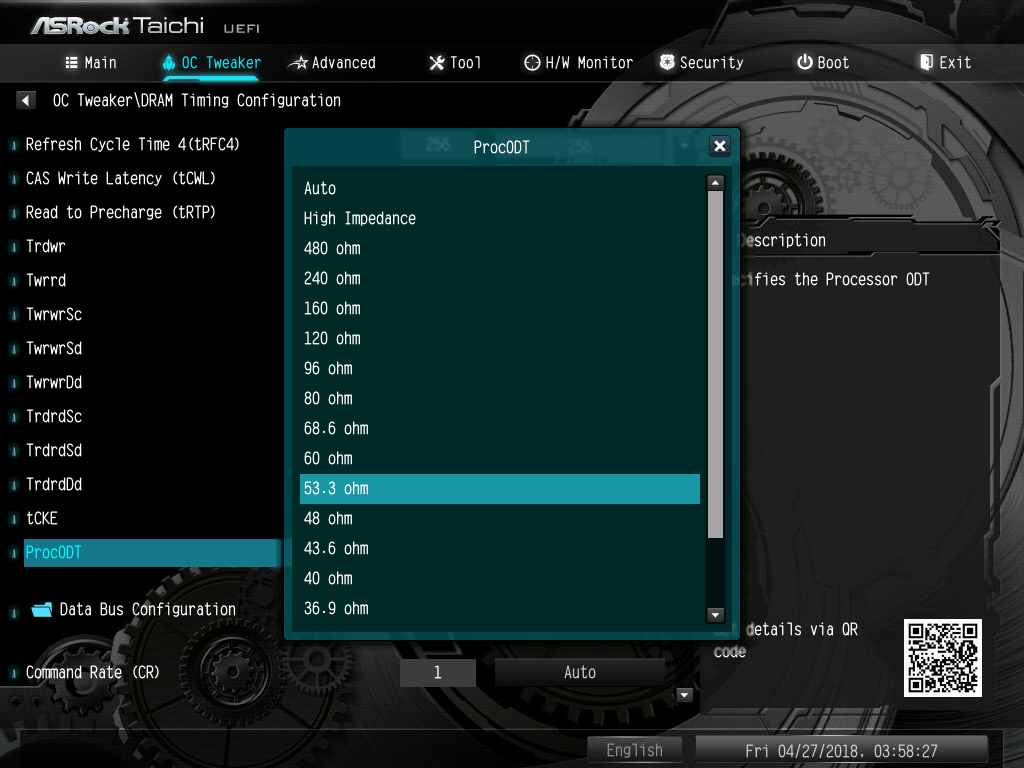Click the popup's scroll down arrow
Image resolution: width=1024 pixels, height=768 pixels.
[x=715, y=614]
